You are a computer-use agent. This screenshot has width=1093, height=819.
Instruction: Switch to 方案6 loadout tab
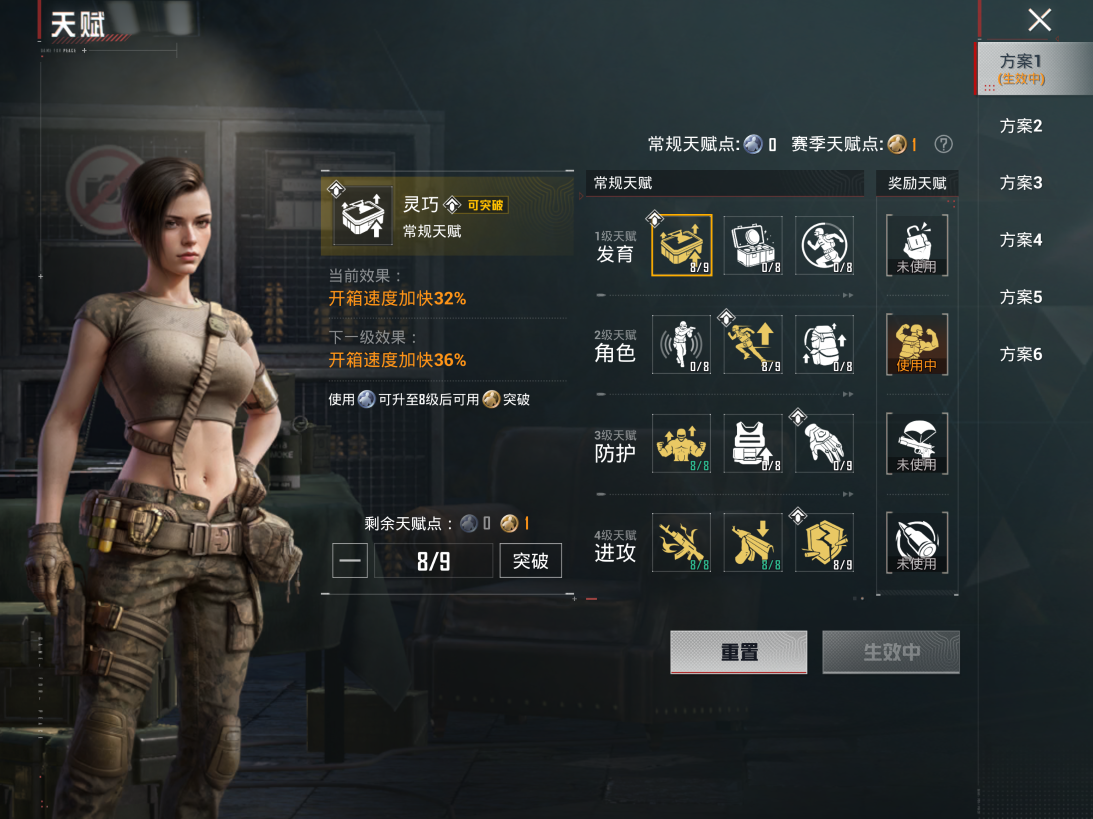coord(1021,354)
